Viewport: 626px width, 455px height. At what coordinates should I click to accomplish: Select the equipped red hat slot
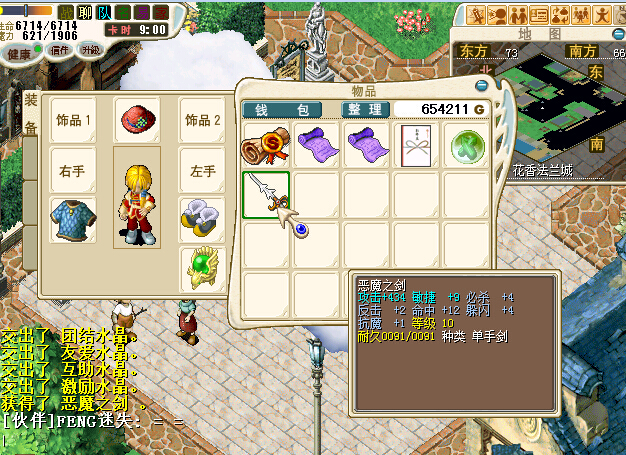coord(137,120)
